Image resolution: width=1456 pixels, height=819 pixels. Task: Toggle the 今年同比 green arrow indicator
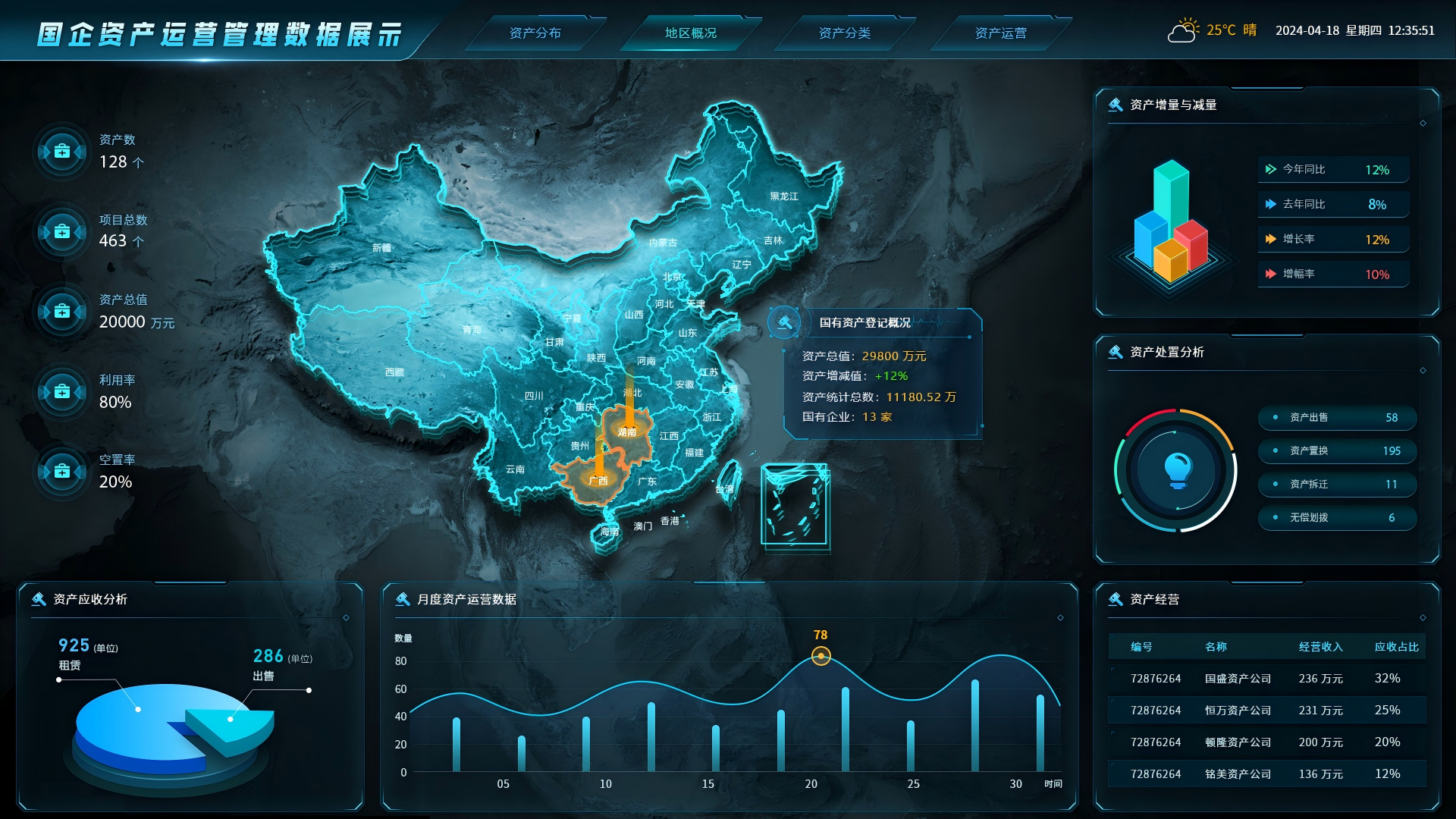coord(1272,169)
